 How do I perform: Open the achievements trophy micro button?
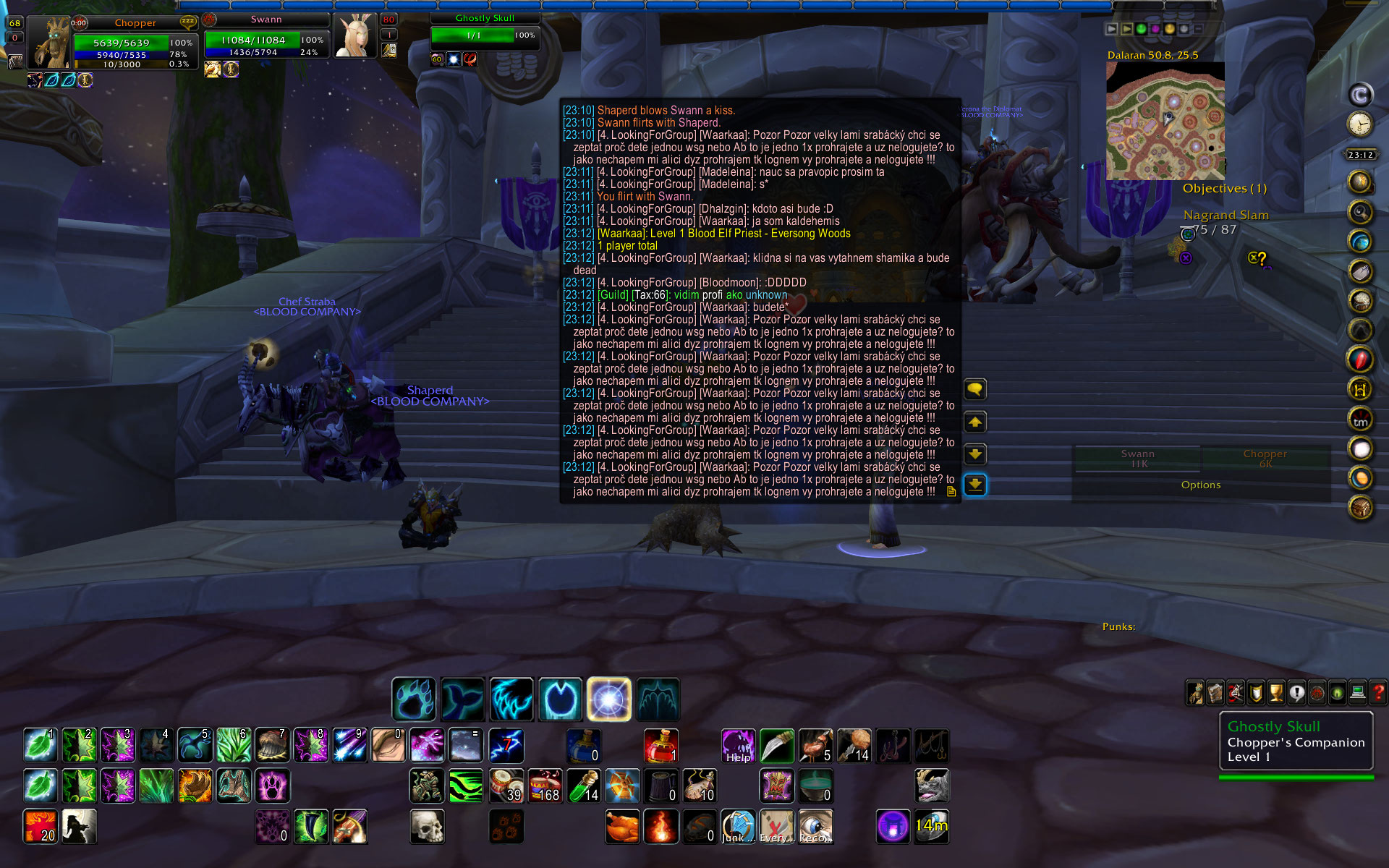coord(1276,693)
